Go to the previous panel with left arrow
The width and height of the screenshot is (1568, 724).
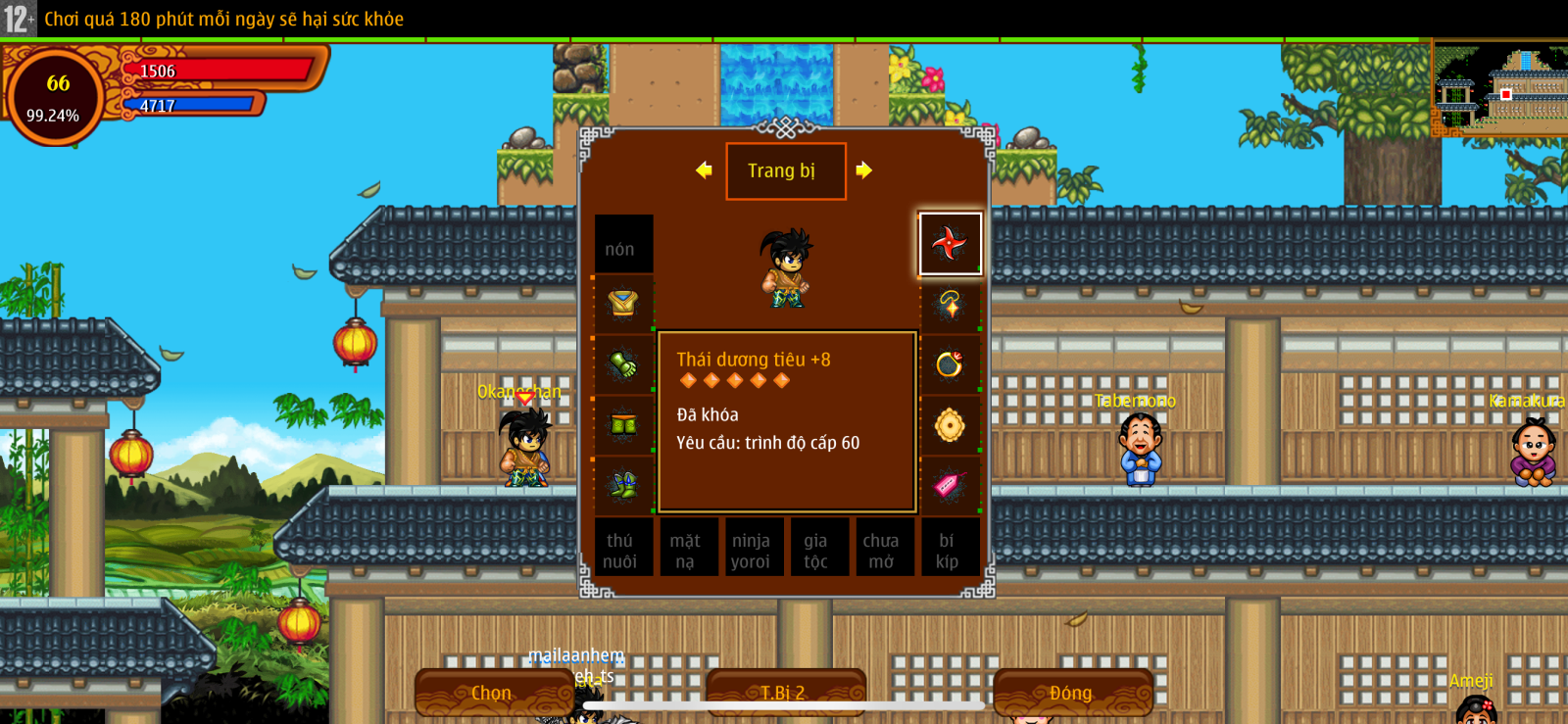(704, 170)
